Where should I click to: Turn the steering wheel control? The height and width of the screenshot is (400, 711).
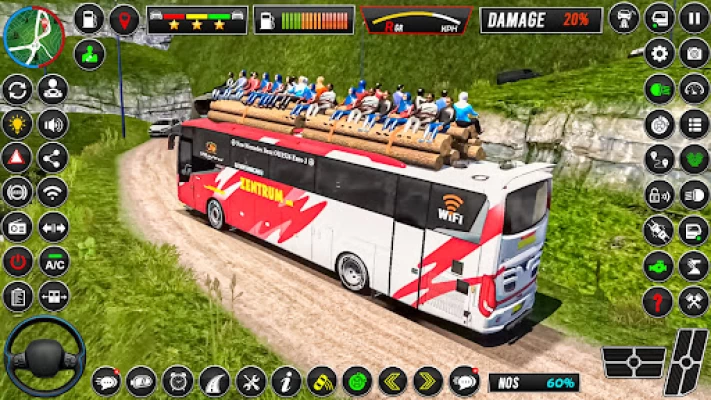pyautogui.click(x=44, y=356)
